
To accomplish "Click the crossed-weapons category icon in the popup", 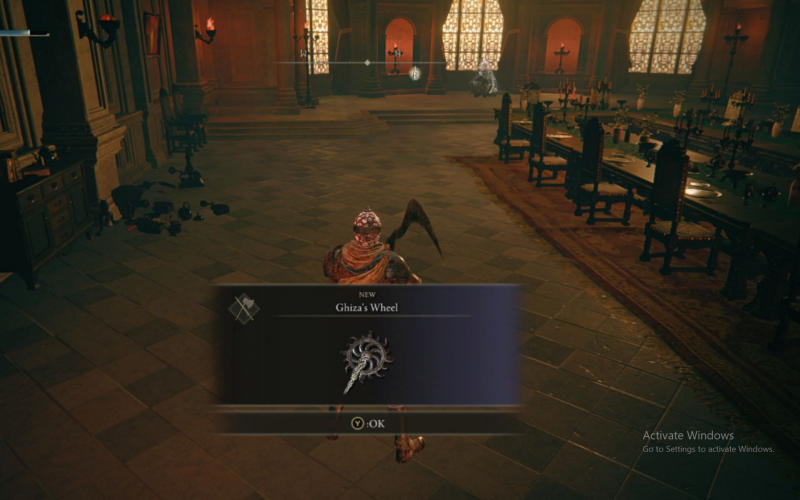I will coord(243,308).
